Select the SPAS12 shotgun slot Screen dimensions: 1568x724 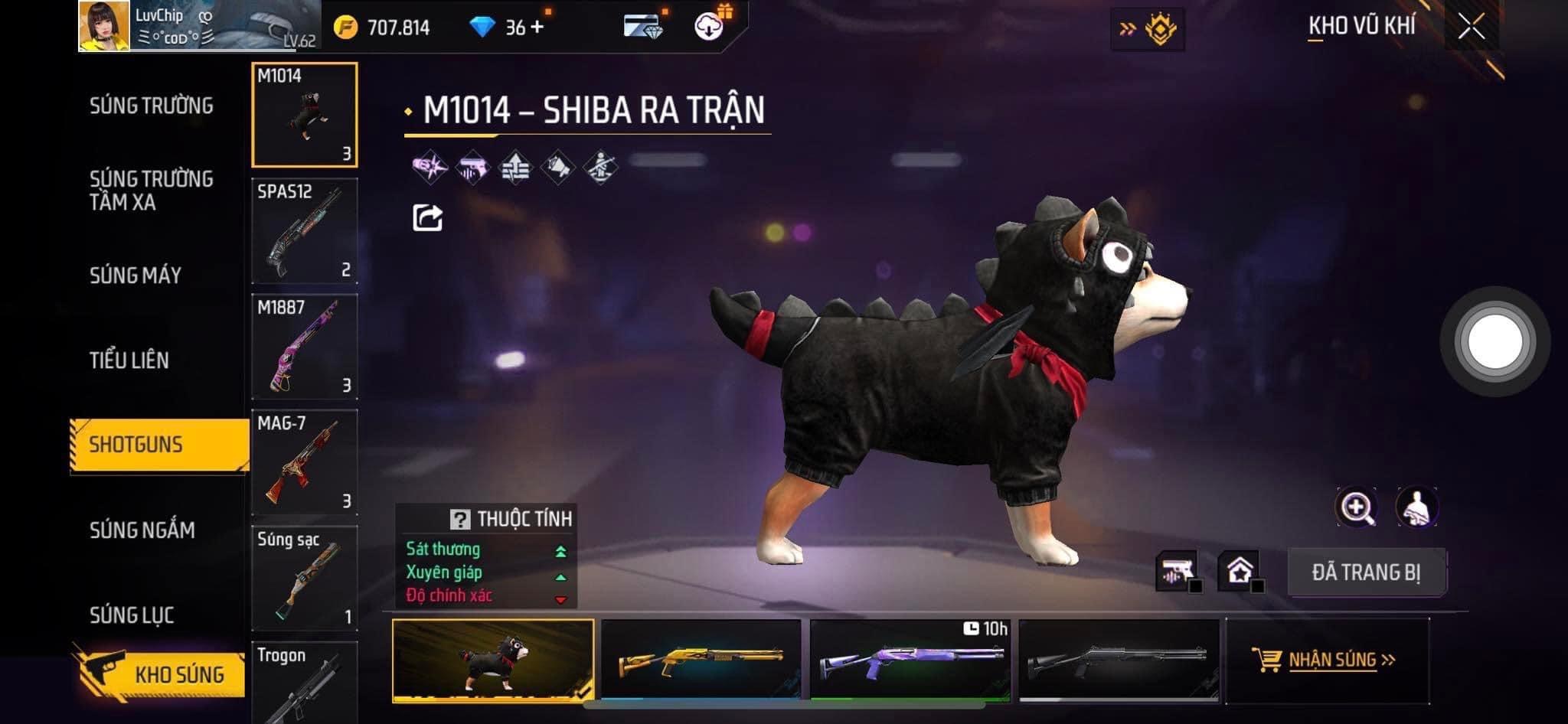(x=305, y=231)
